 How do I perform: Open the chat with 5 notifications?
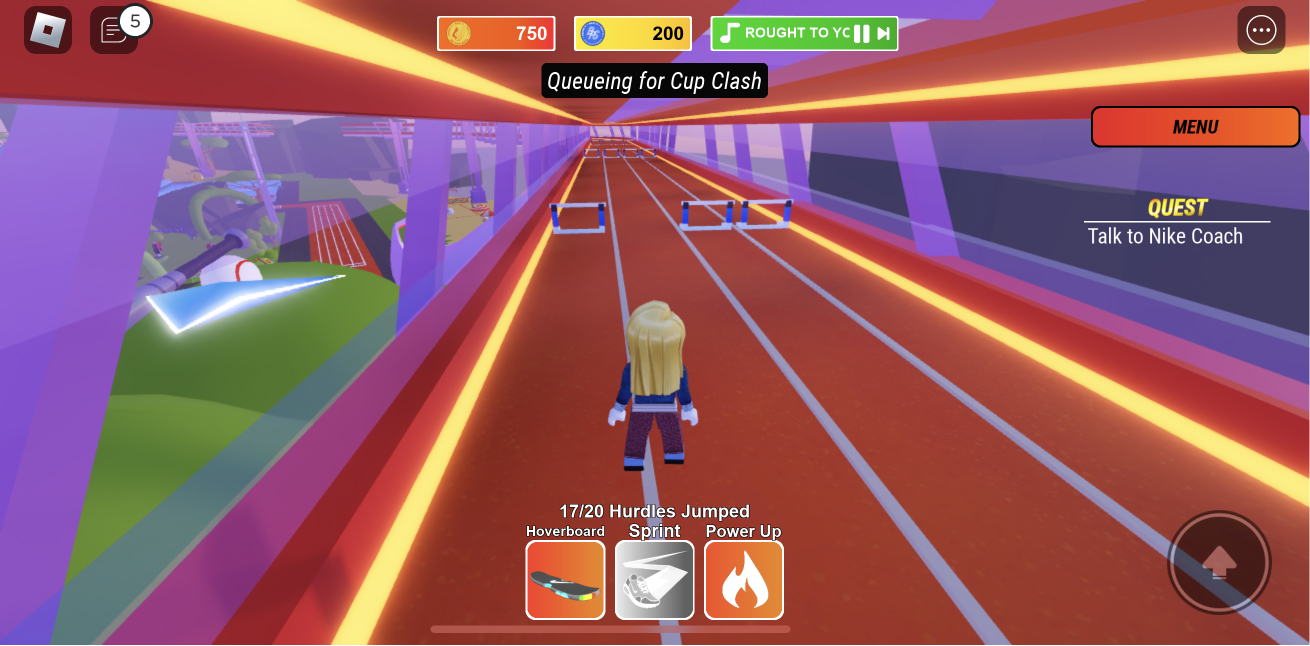coord(114,30)
